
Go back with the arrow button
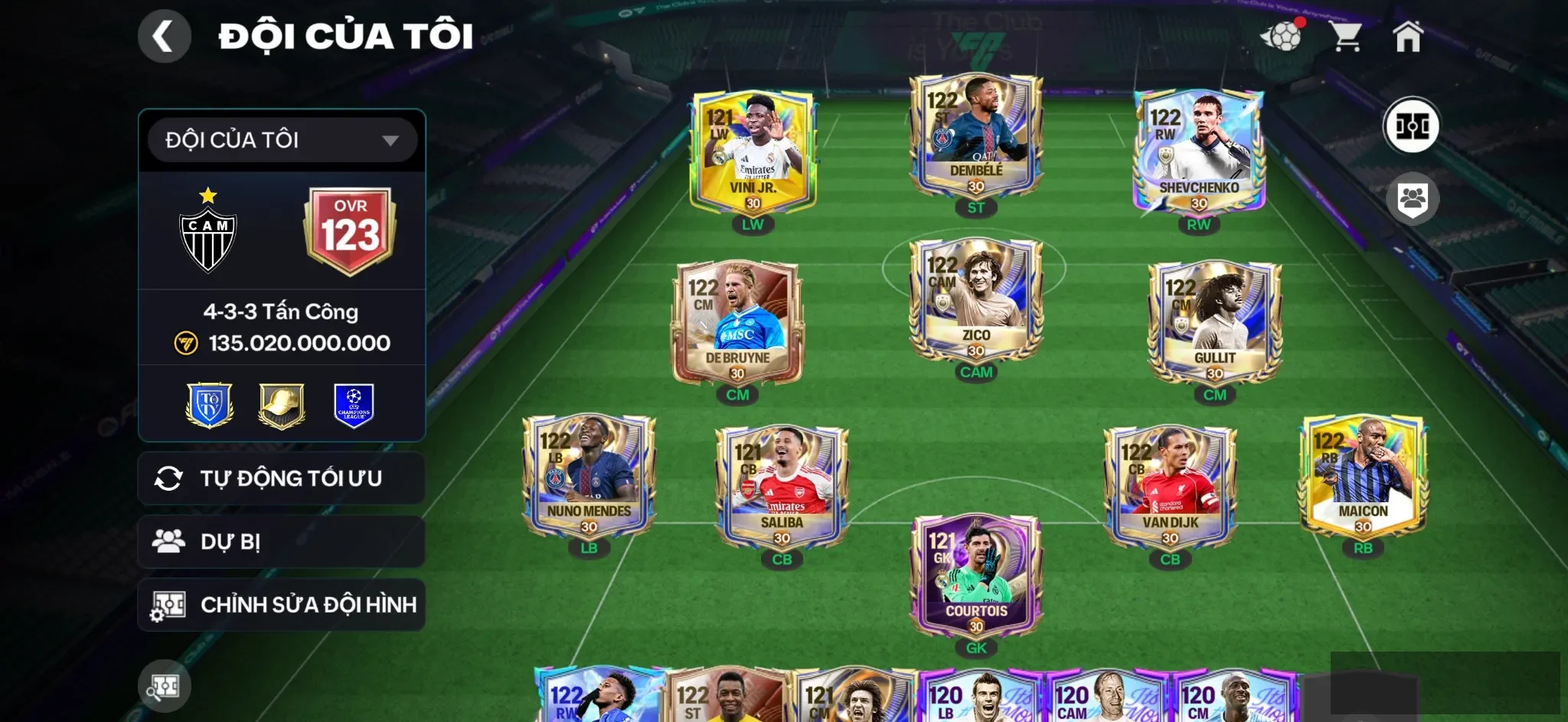165,35
